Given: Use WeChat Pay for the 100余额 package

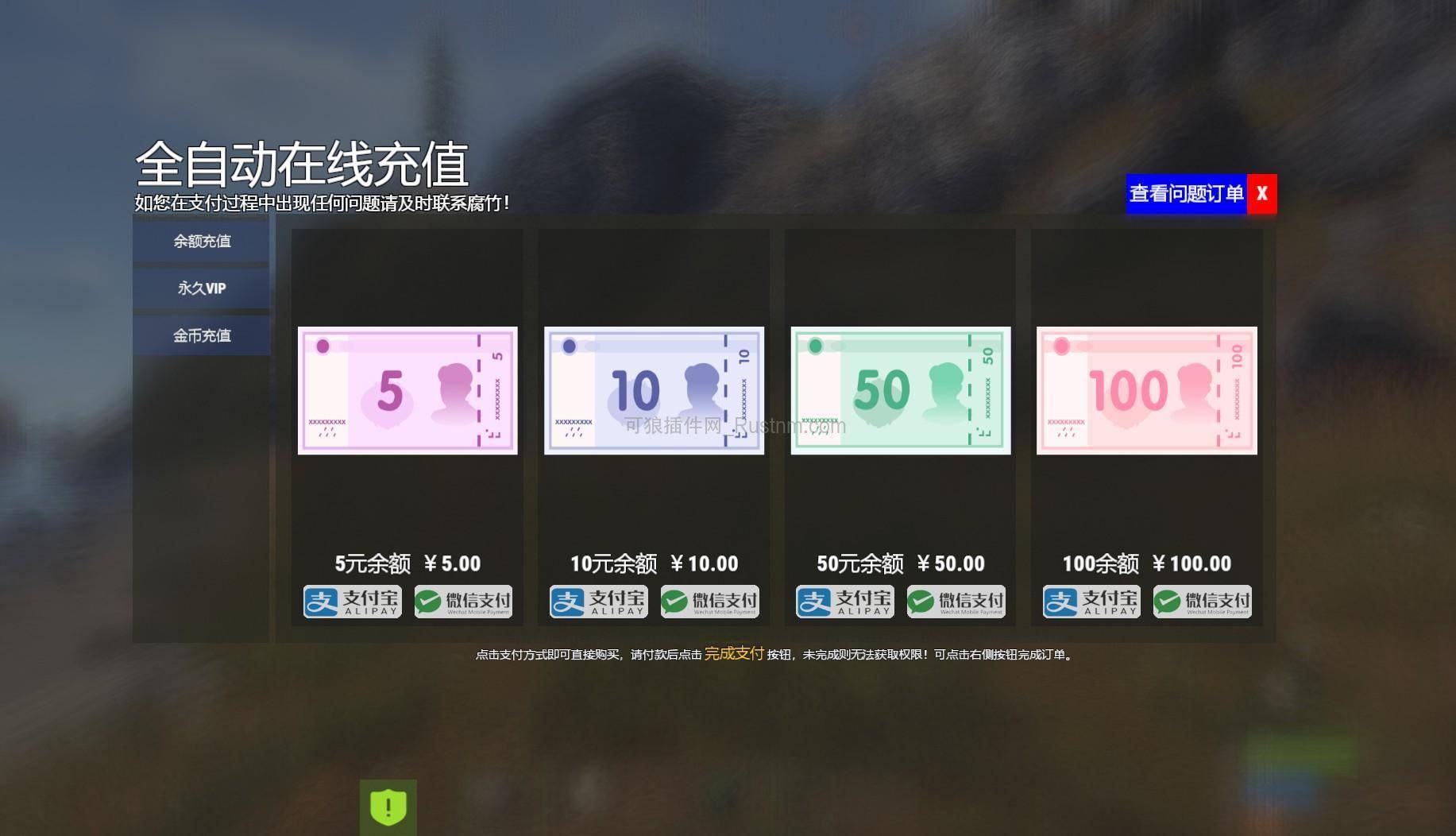Looking at the screenshot, I should [1203, 602].
